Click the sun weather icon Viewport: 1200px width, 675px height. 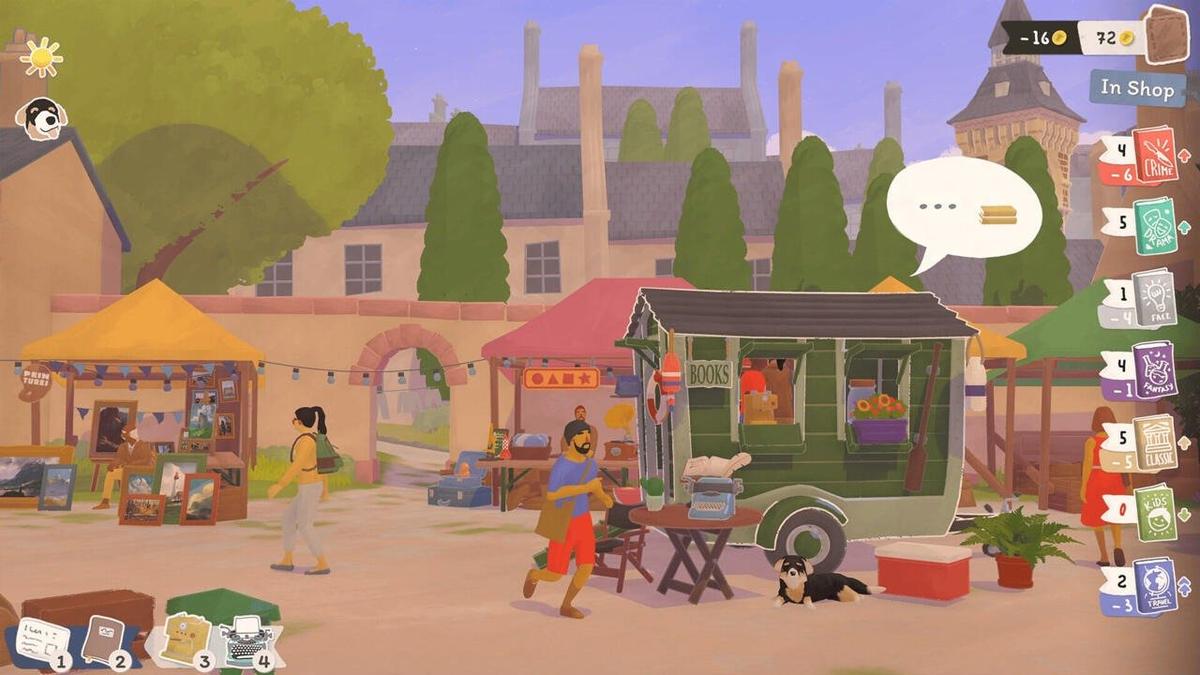(x=42, y=57)
